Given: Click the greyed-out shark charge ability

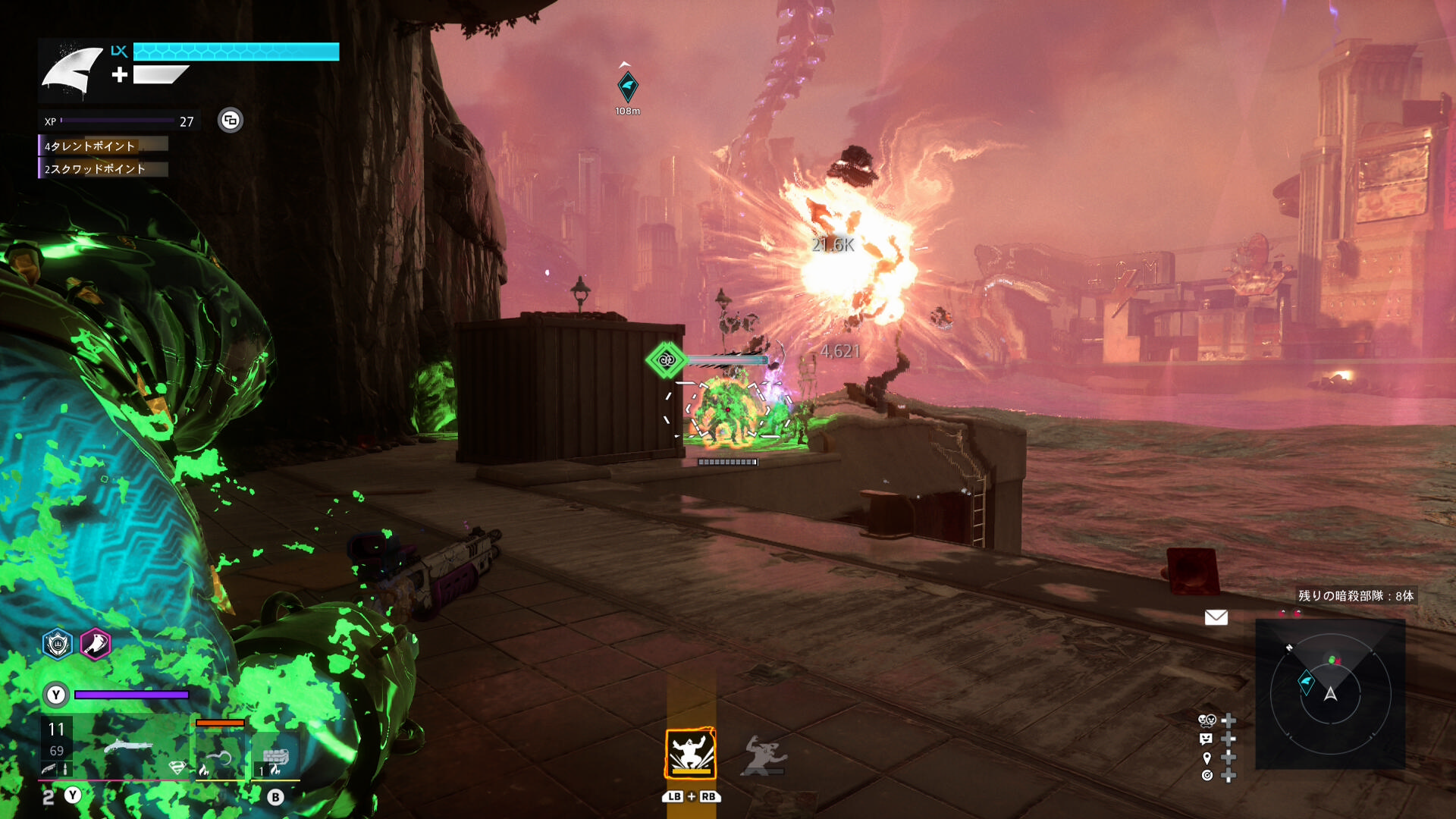Looking at the screenshot, I should [764, 755].
